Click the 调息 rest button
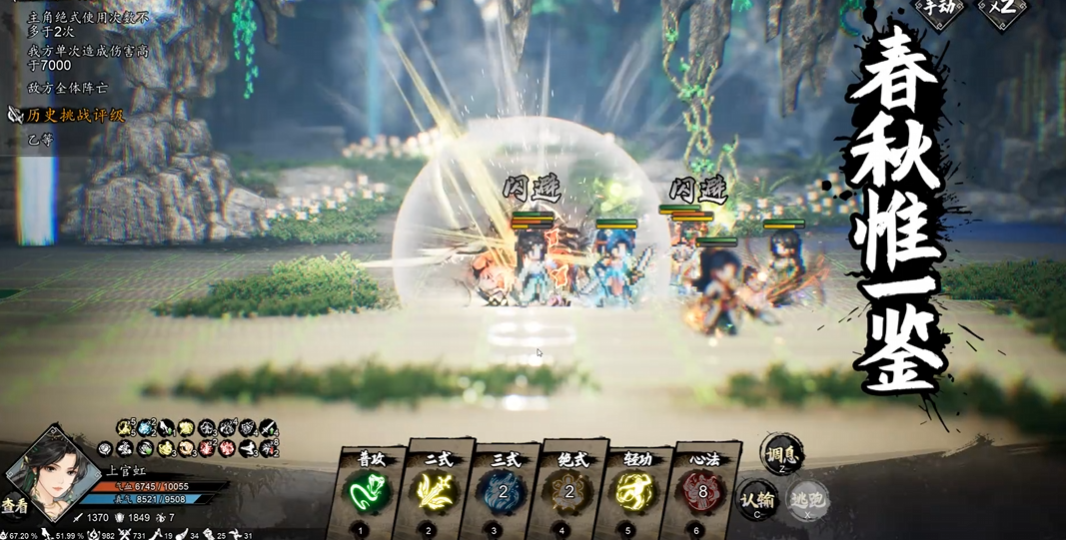The height and width of the screenshot is (540, 1066). pos(781,453)
